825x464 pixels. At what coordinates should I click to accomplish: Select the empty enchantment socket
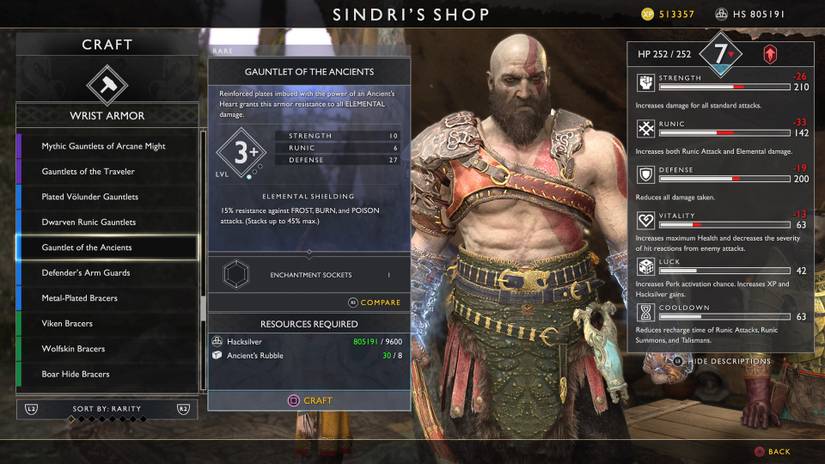pos(234,274)
